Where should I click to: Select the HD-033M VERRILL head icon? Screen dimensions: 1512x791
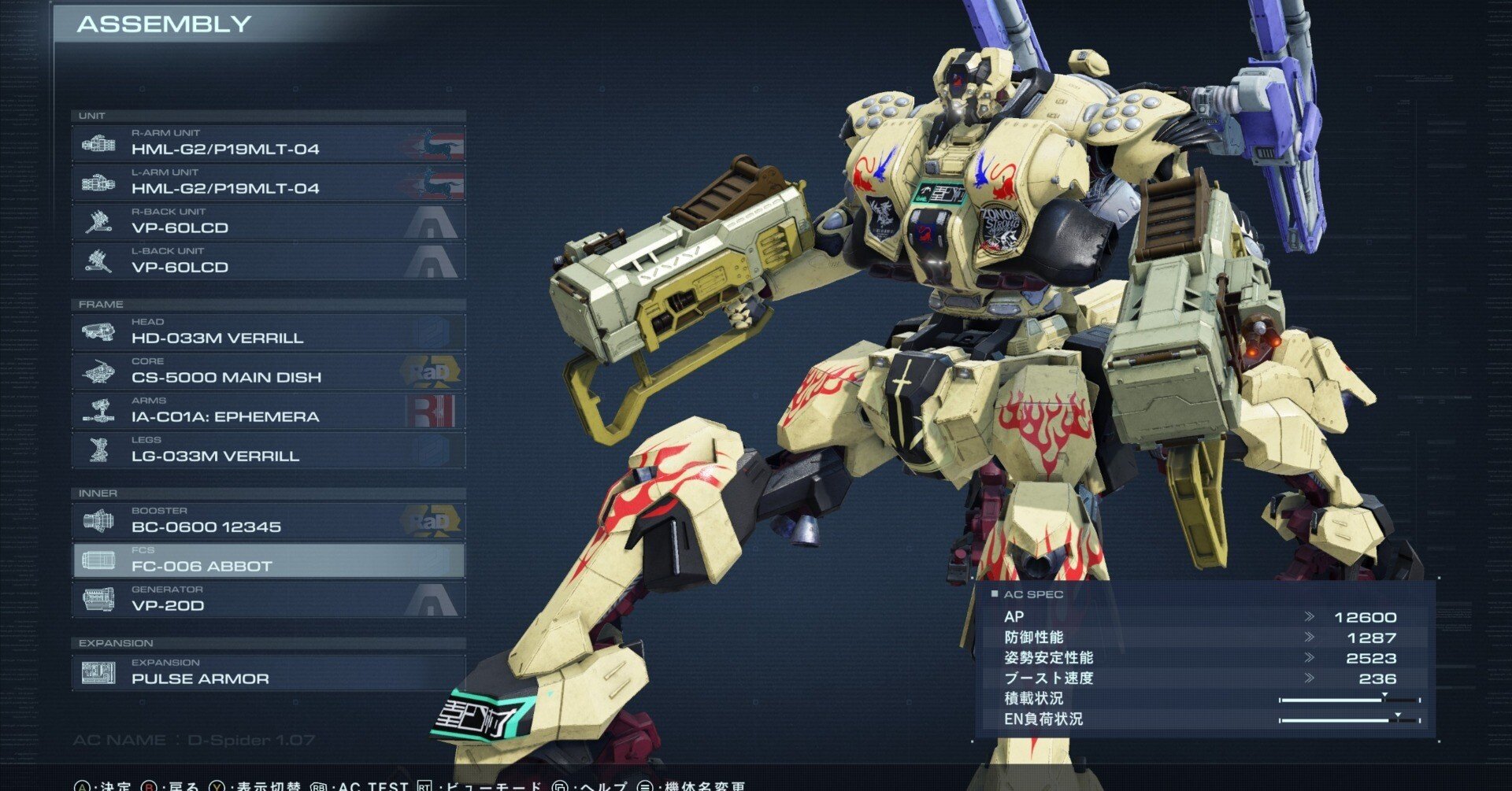click(x=98, y=331)
